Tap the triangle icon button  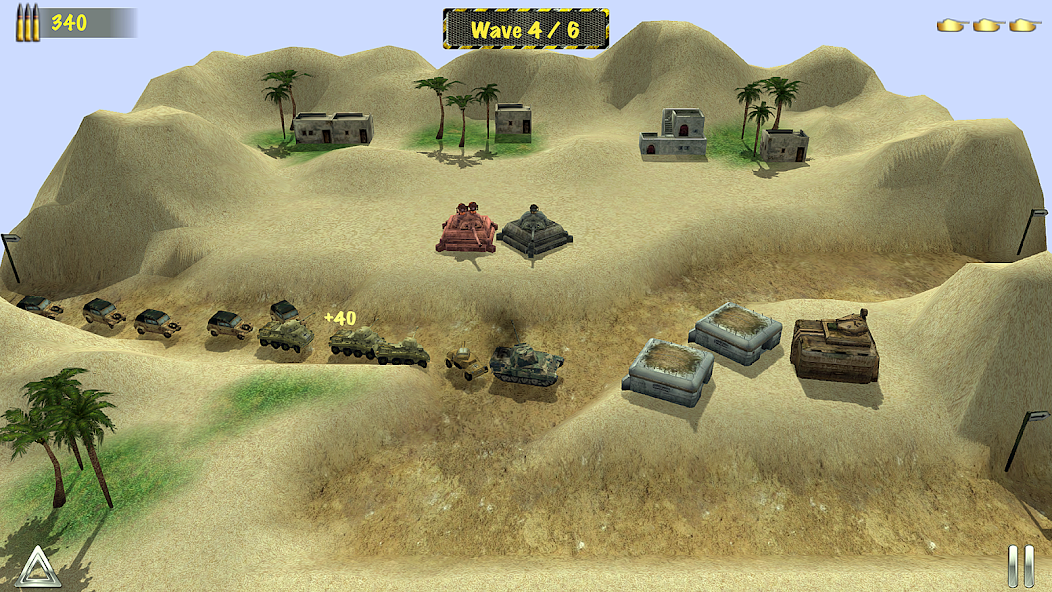tap(38, 567)
